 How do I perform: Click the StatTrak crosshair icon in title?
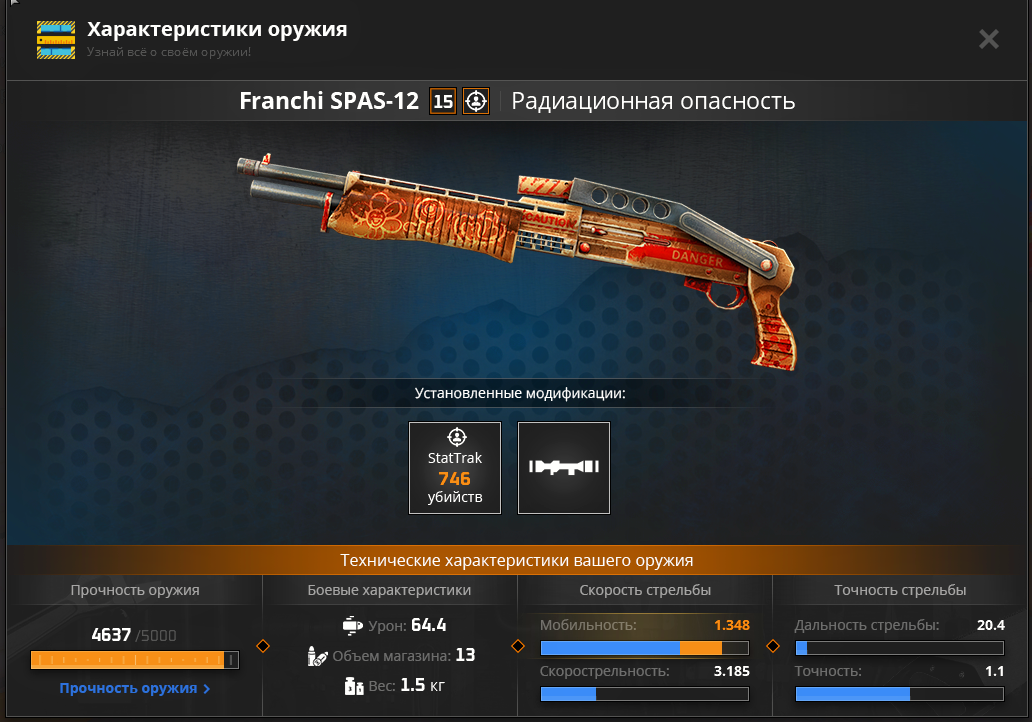(476, 101)
